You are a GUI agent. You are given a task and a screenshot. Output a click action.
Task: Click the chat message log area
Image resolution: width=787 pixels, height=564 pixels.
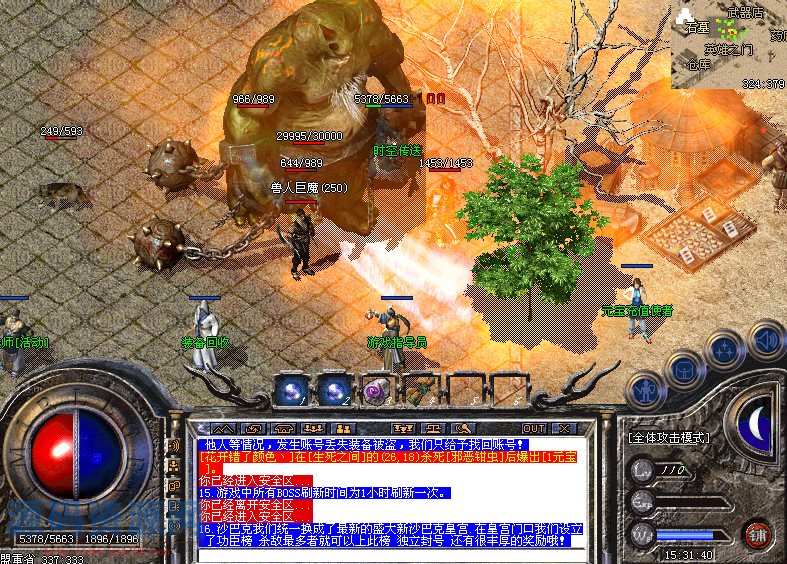point(380,492)
